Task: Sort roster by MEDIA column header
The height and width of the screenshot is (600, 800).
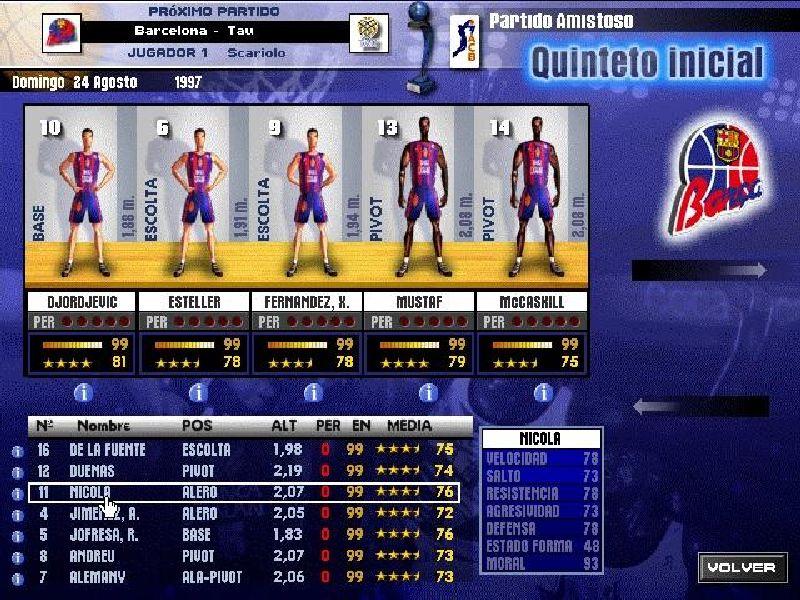Action: click(x=409, y=425)
